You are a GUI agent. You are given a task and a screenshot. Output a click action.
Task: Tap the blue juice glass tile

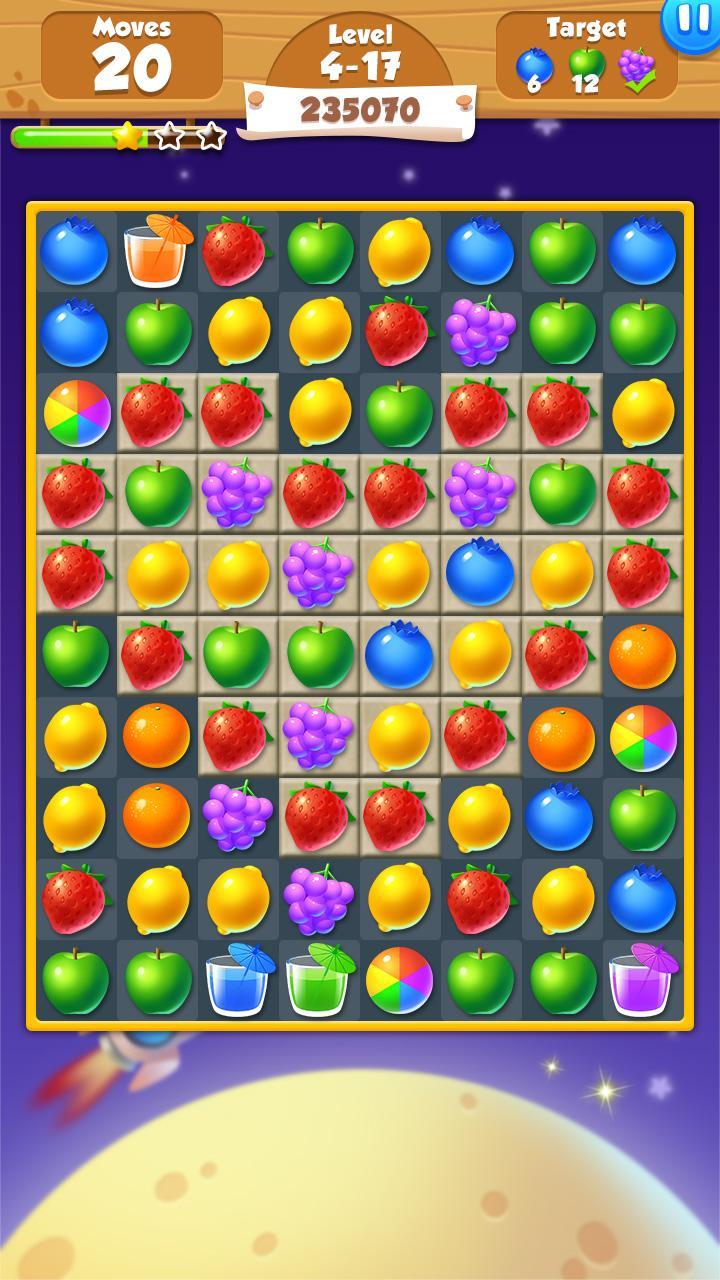238,980
